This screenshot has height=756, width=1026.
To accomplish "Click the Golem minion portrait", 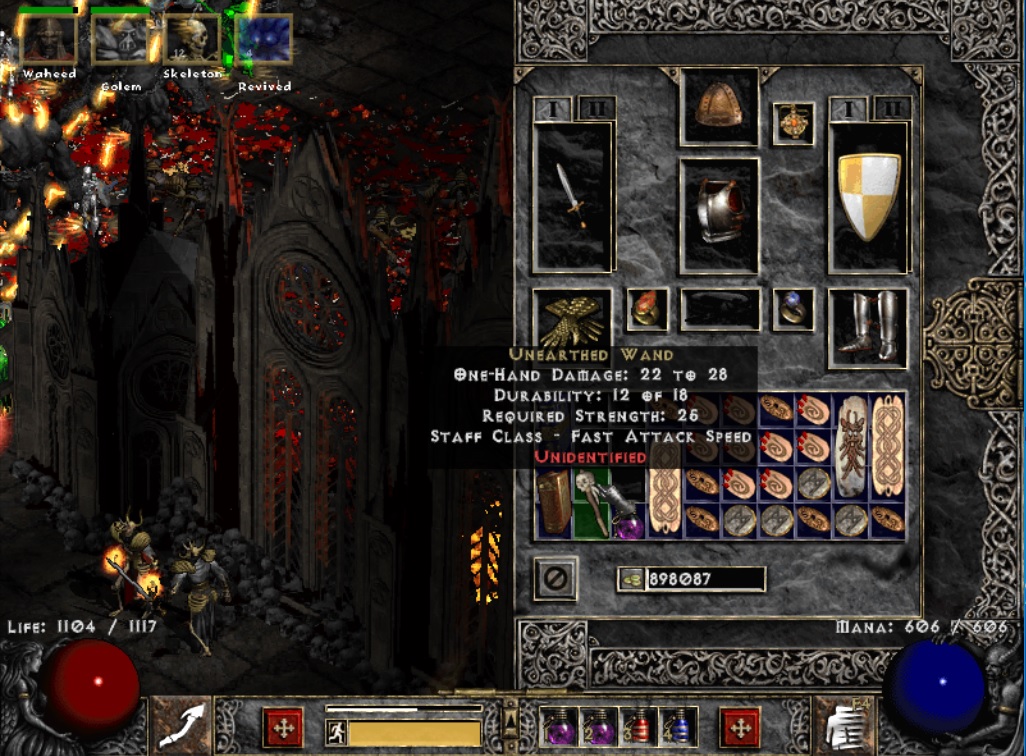I will (120, 40).
